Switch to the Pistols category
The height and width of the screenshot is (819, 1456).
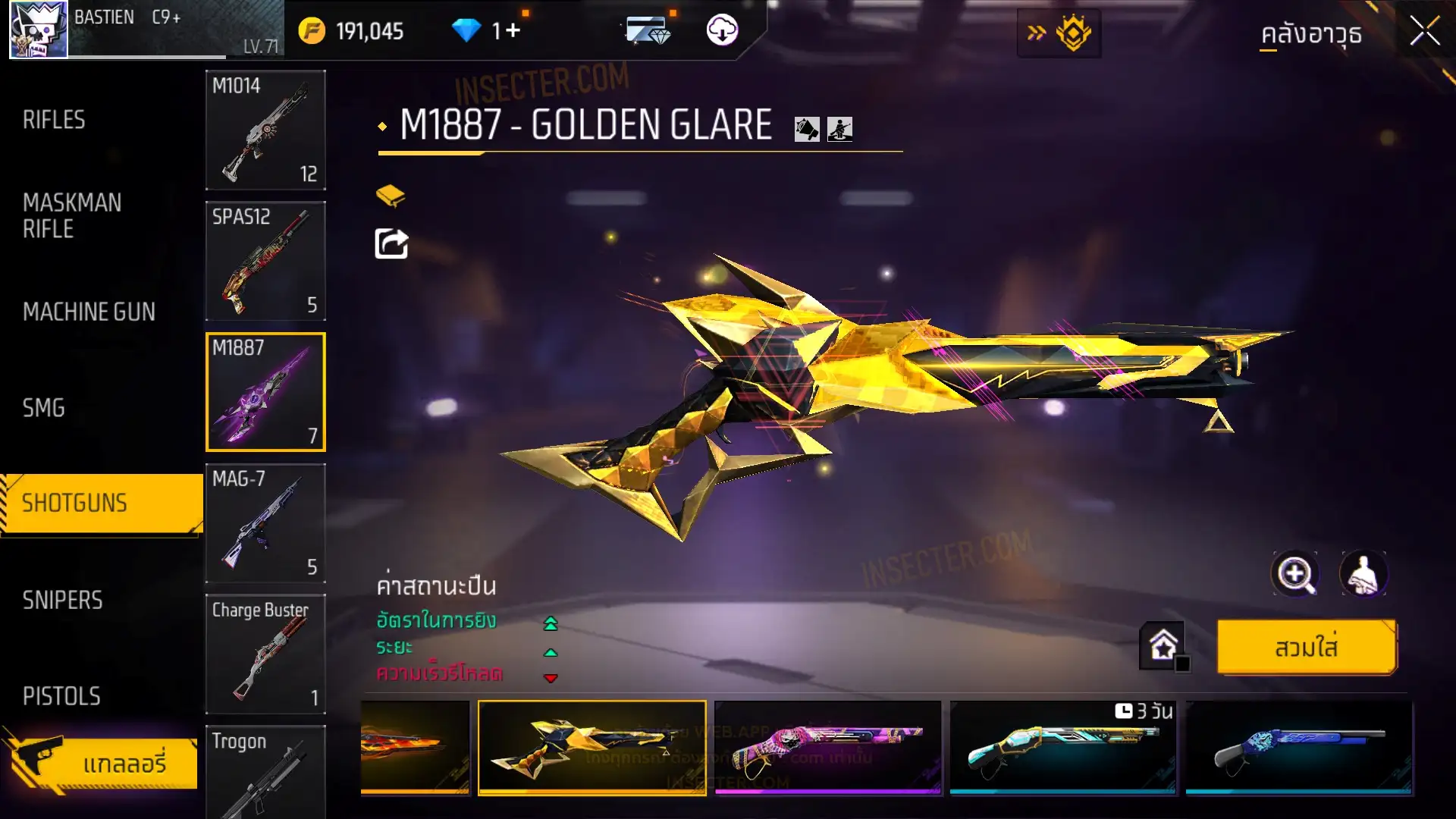(x=61, y=696)
